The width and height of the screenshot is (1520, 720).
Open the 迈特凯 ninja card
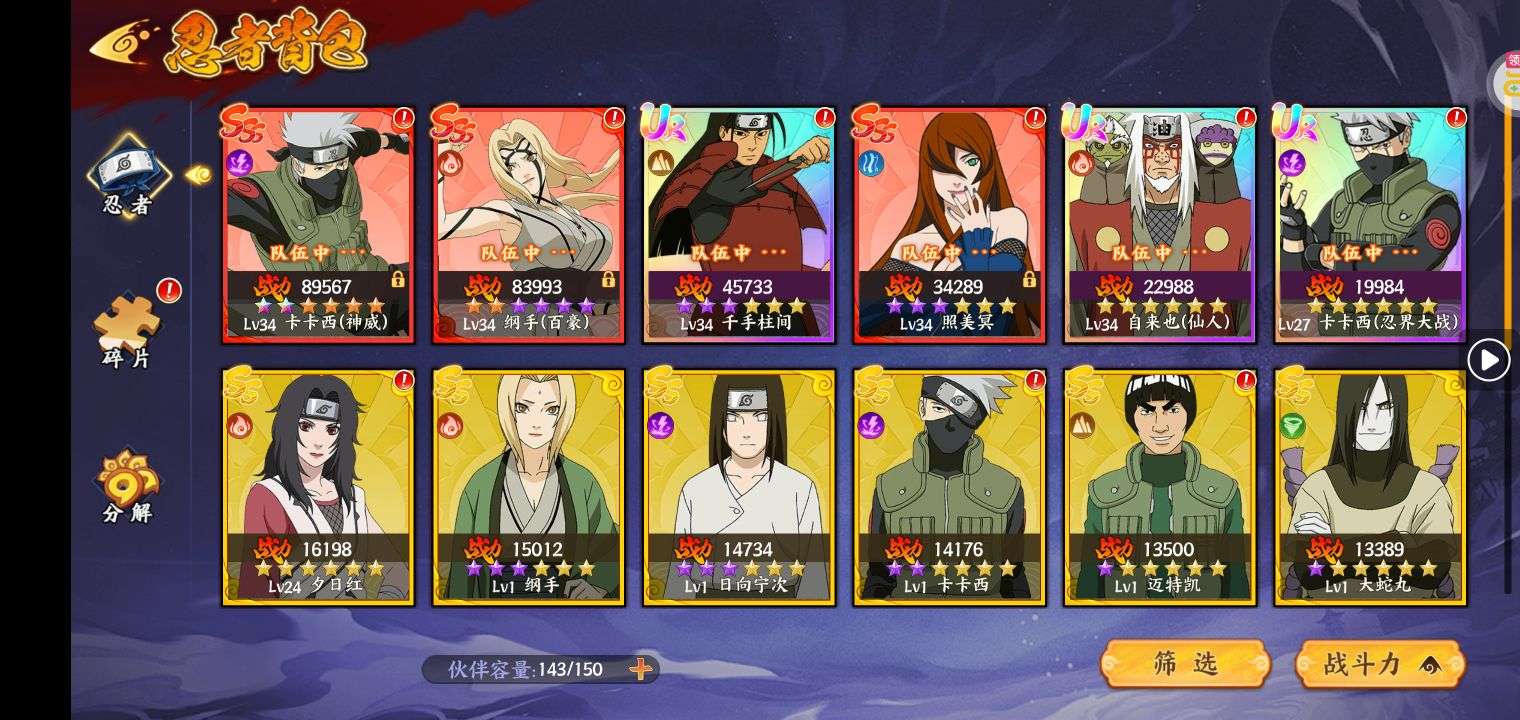pyautogui.click(x=1160, y=487)
